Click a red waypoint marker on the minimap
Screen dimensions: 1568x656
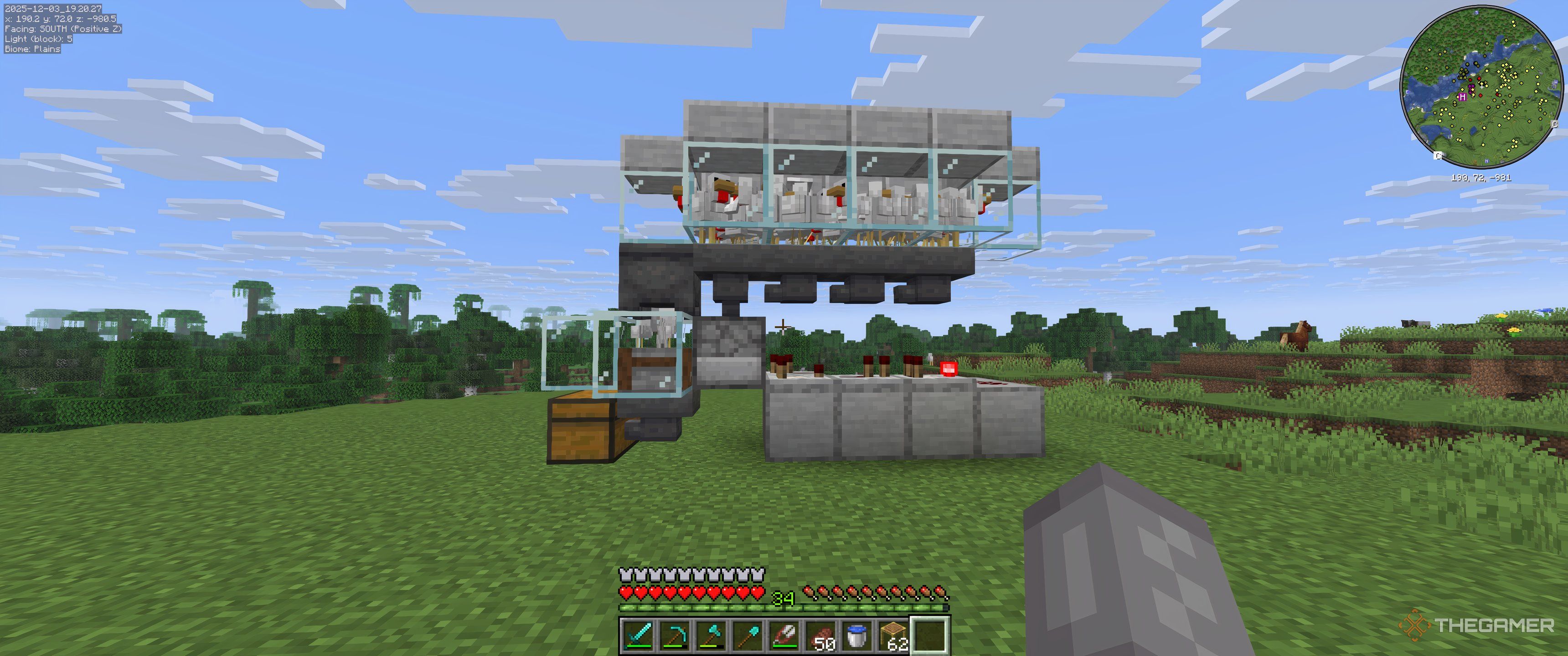[x=1479, y=78]
